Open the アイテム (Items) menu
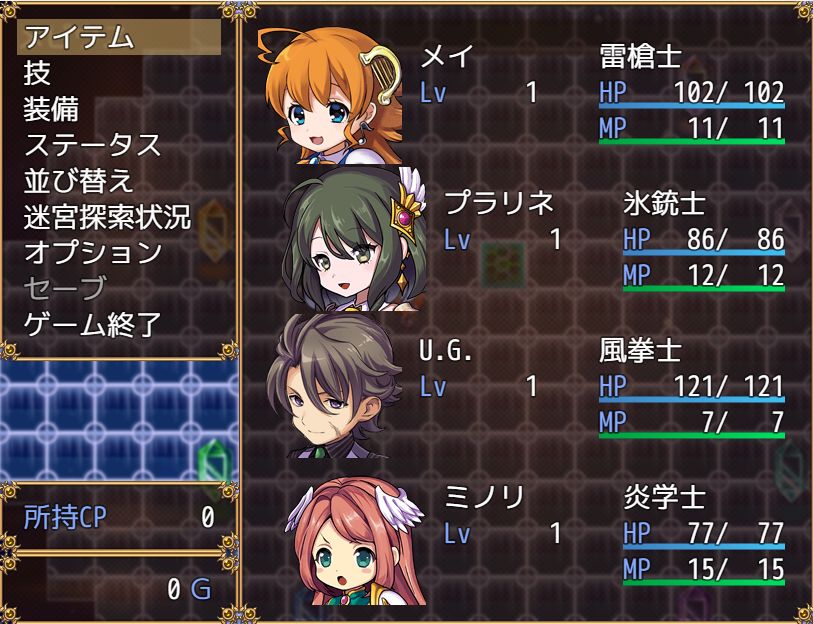The image size is (813, 624). tap(78, 37)
